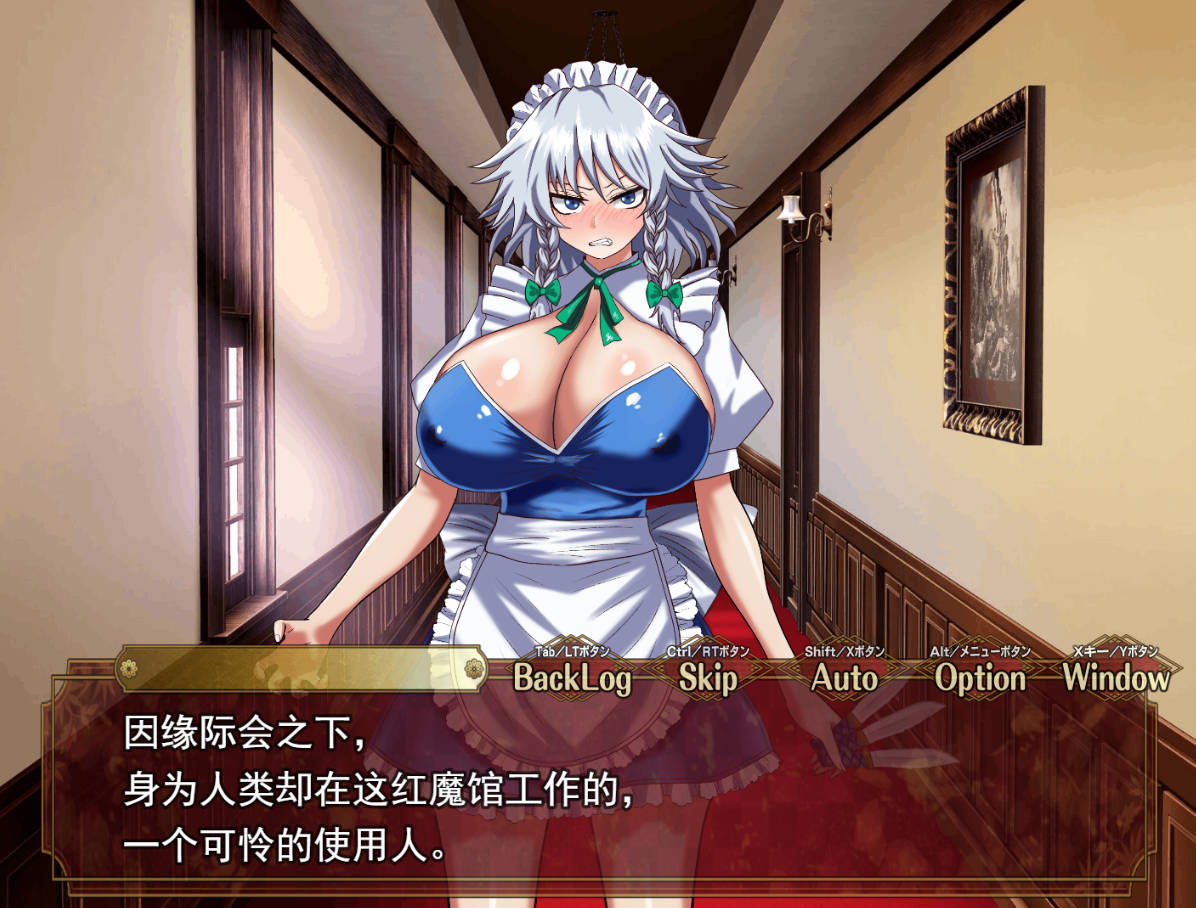Hide the dialogue box with Window
The width and height of the screenshot is (1196, 908).
coord(1115,678)
